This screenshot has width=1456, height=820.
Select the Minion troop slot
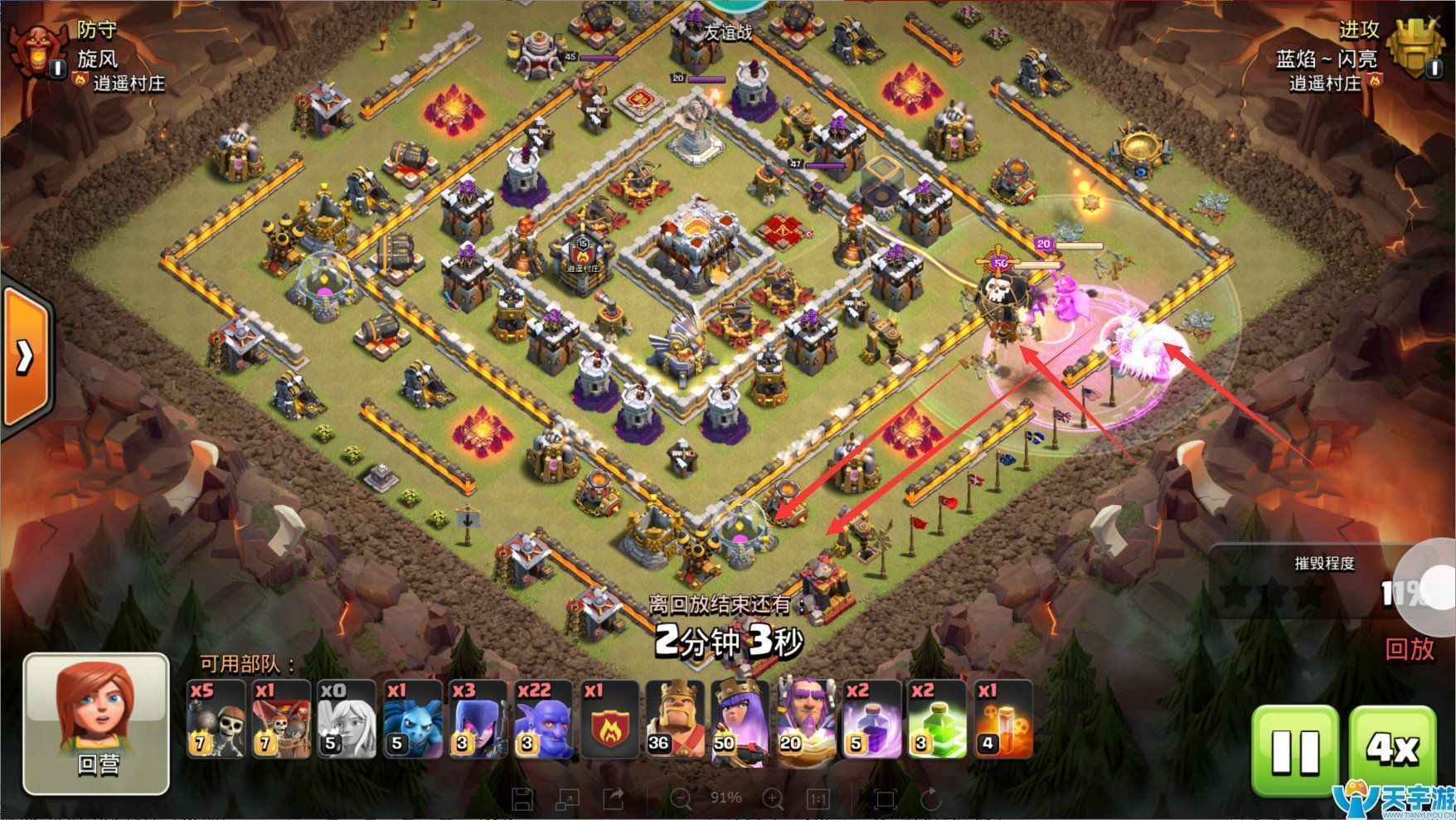[412, 719]
